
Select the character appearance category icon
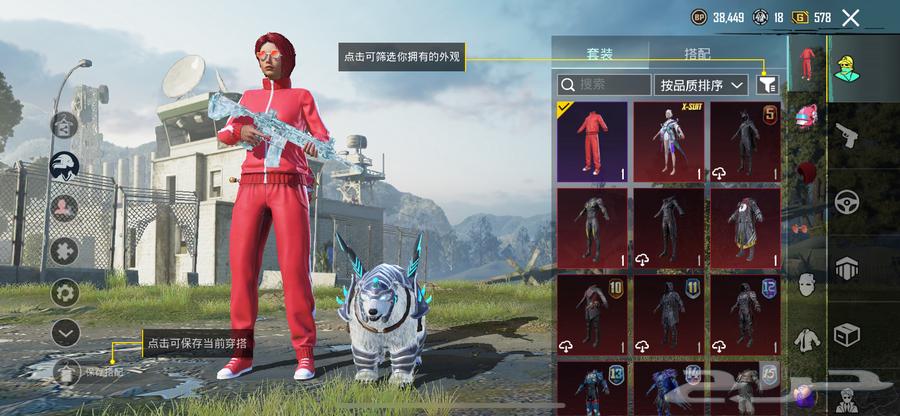847,66
